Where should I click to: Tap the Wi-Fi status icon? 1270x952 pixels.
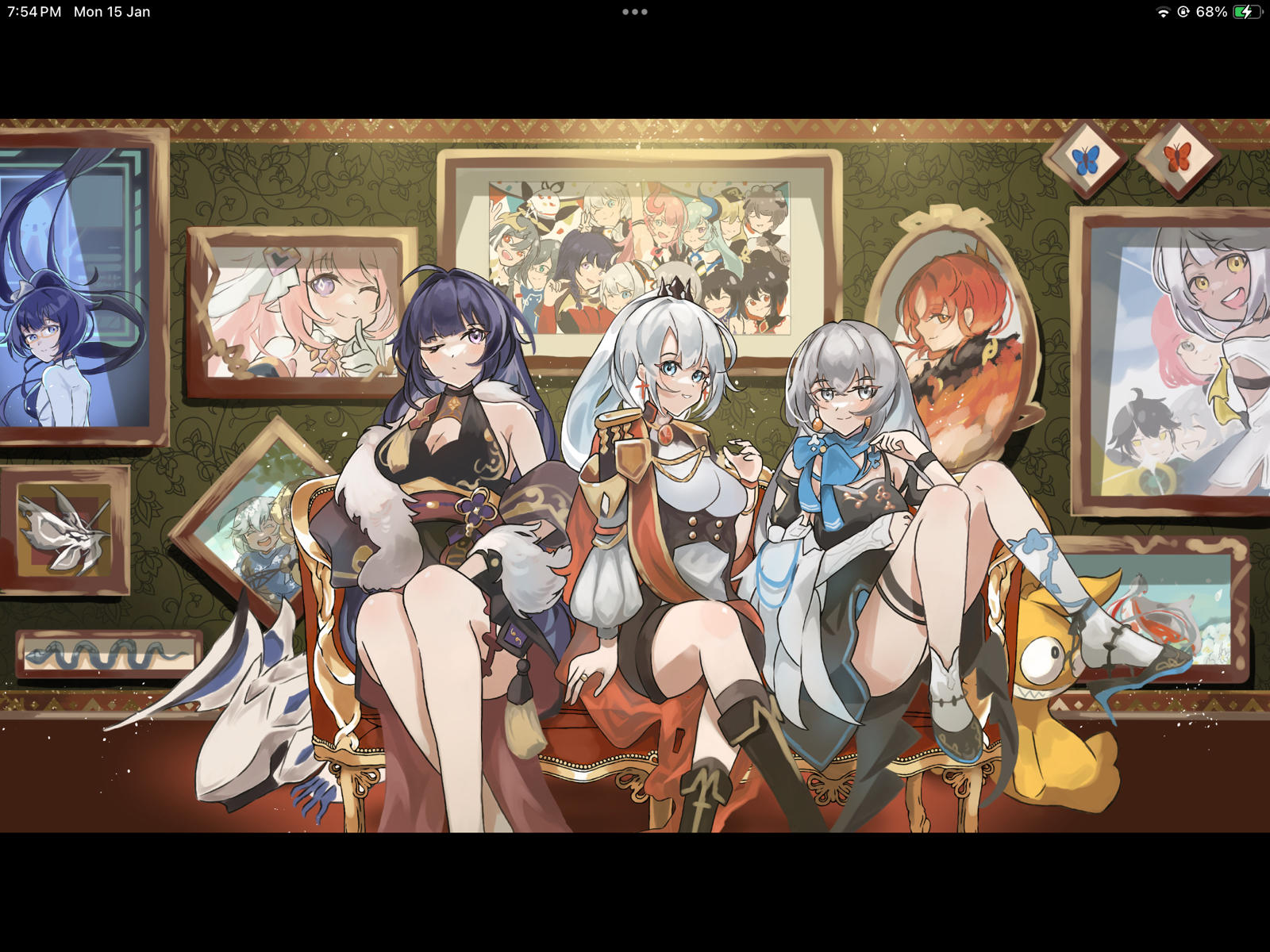point(1164,12)
